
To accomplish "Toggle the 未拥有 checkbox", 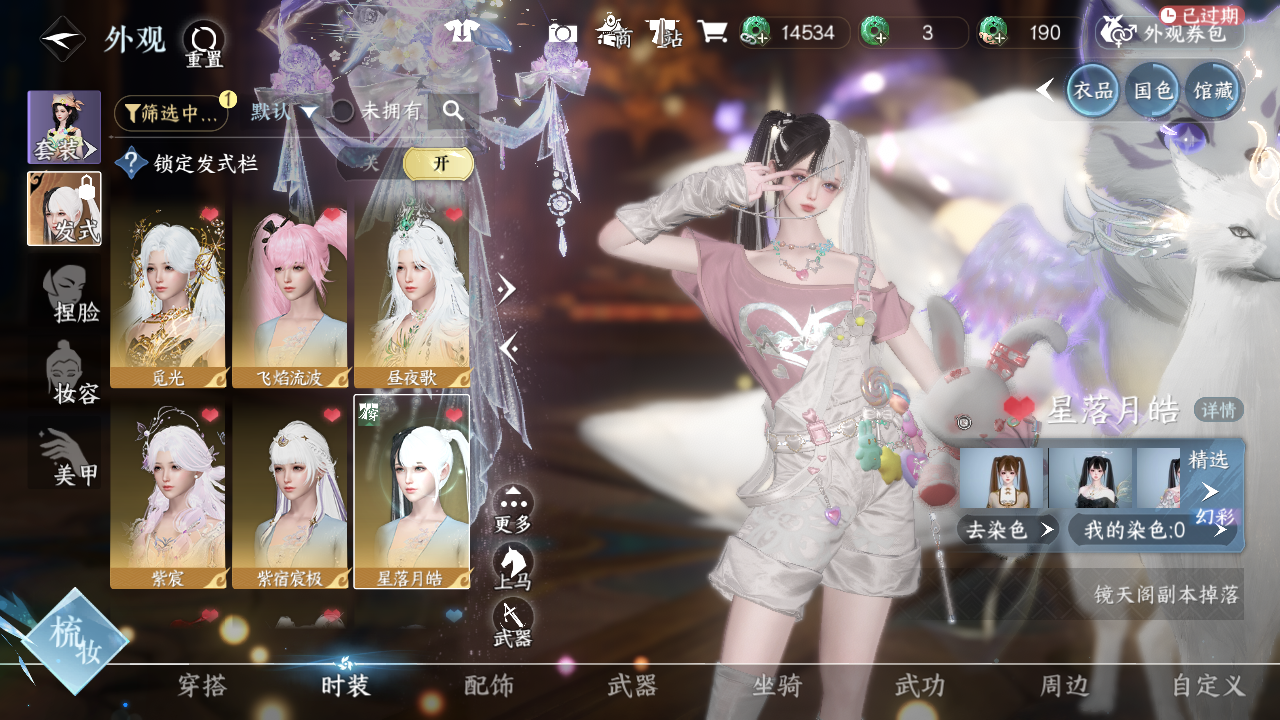I will [x=343, y=112].
